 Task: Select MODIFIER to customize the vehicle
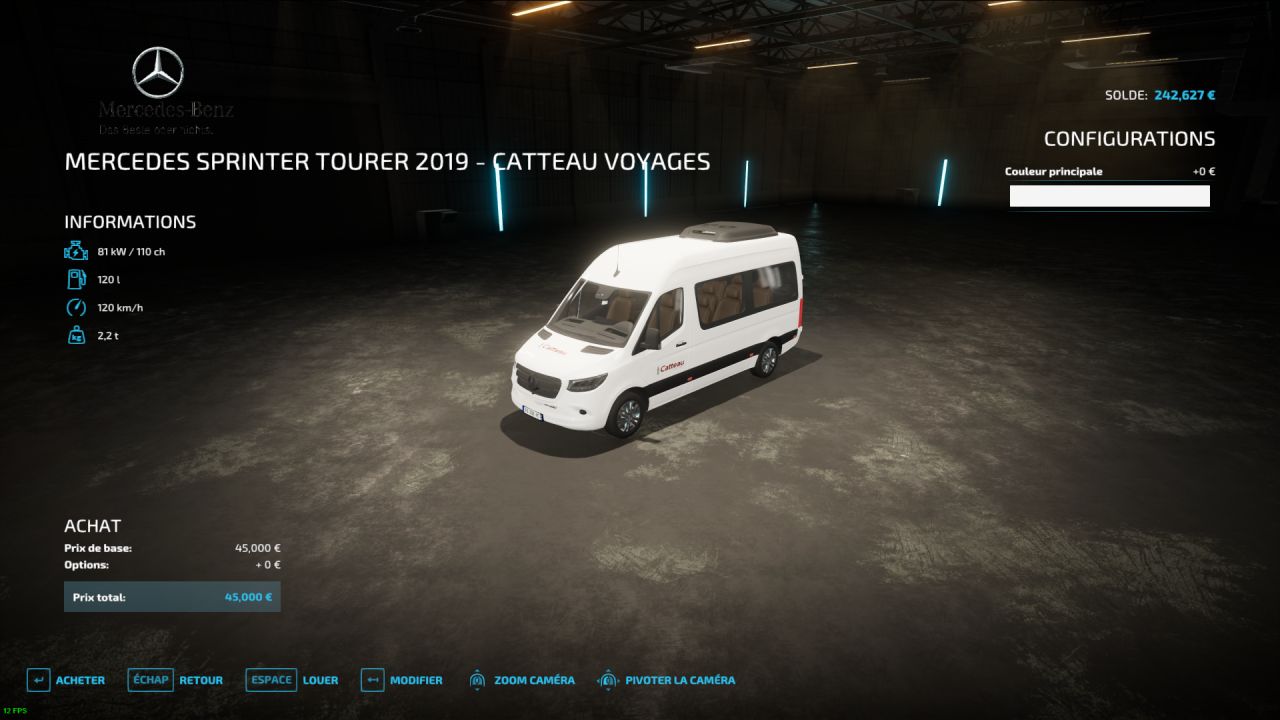[x=419, y=680]
